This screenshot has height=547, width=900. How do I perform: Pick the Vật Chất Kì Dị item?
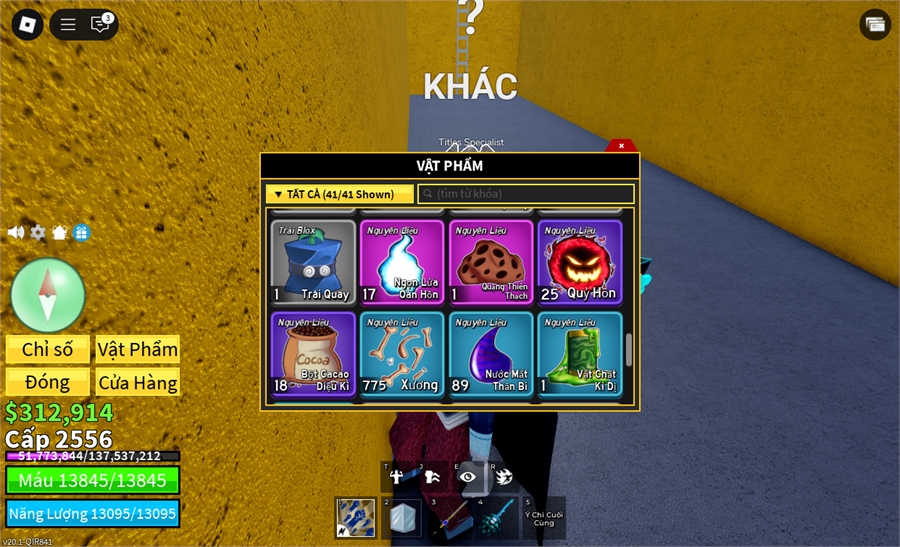[580, 354]
